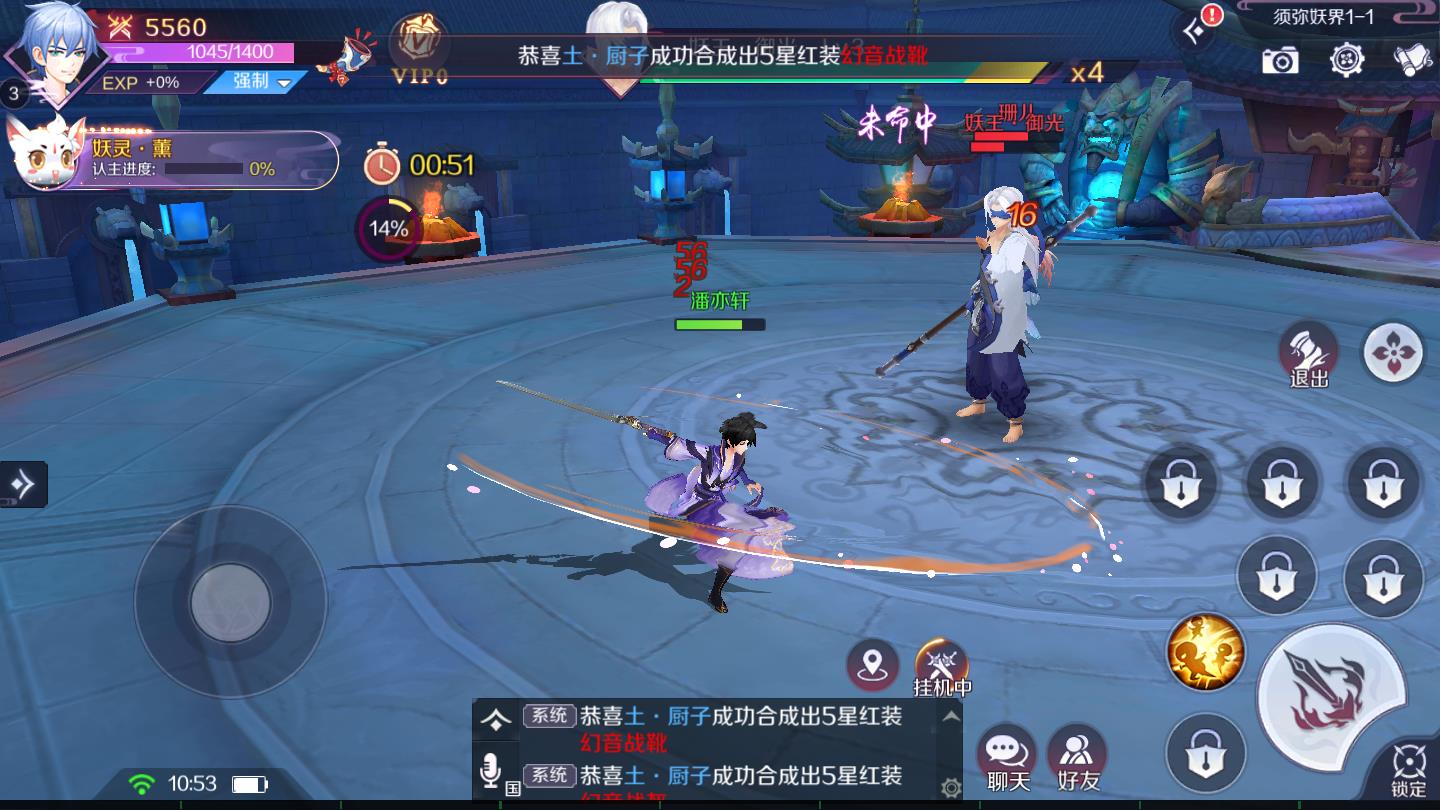This screenshot has width=1440, height=810.
Task: Open settings via the gear icon
Action: 1347,60
